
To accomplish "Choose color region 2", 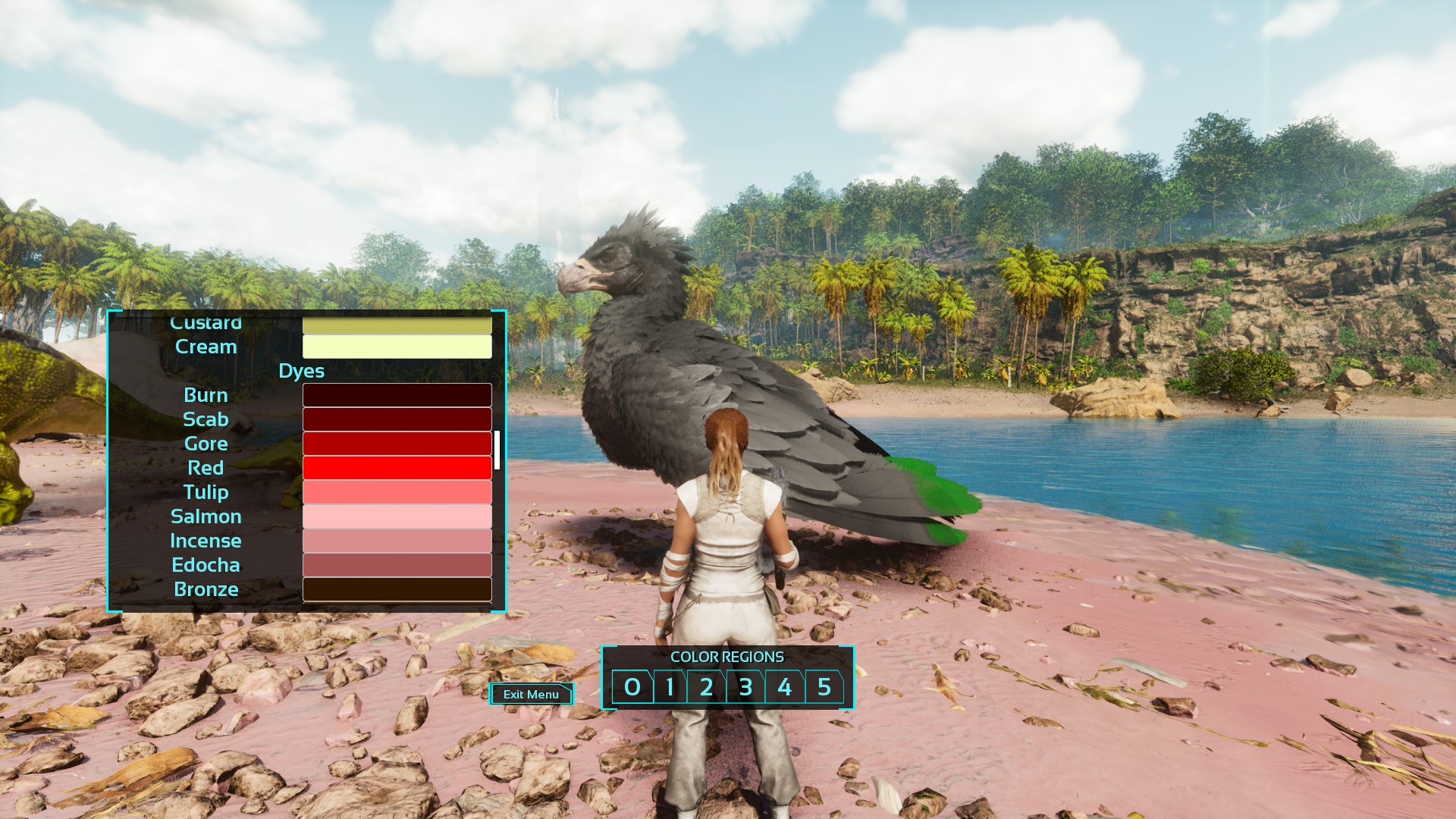I will 707,687.
